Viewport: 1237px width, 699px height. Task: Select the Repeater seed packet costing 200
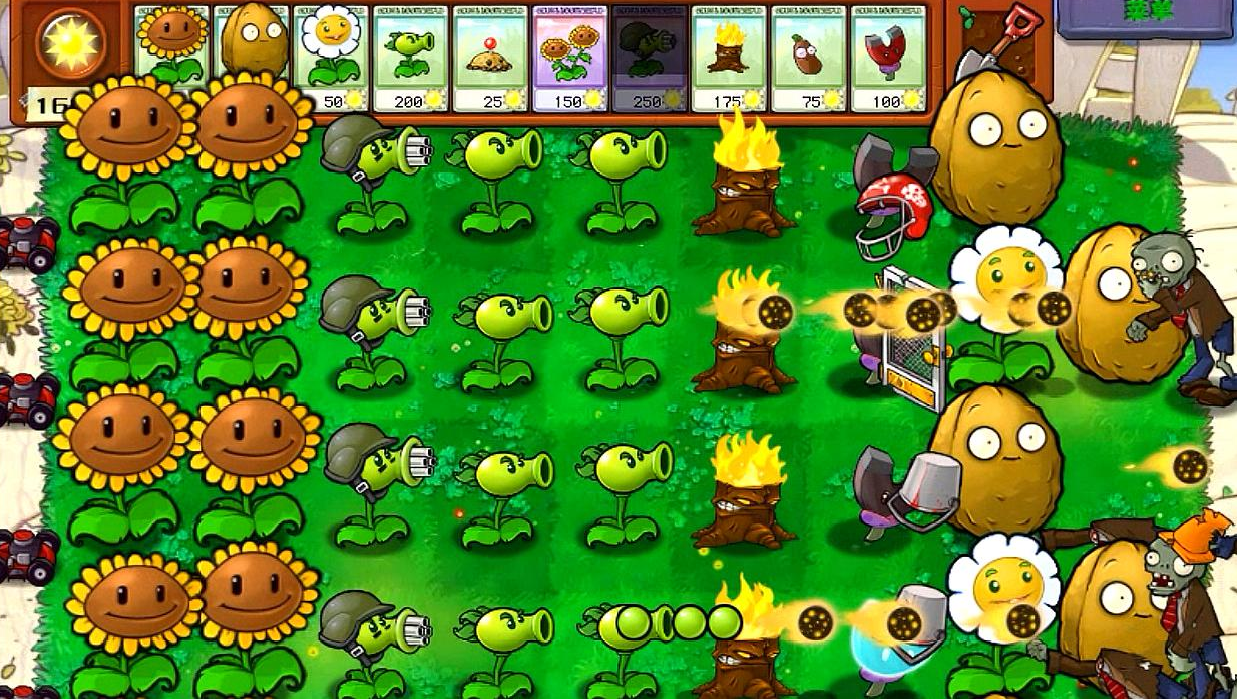[411, 57]
